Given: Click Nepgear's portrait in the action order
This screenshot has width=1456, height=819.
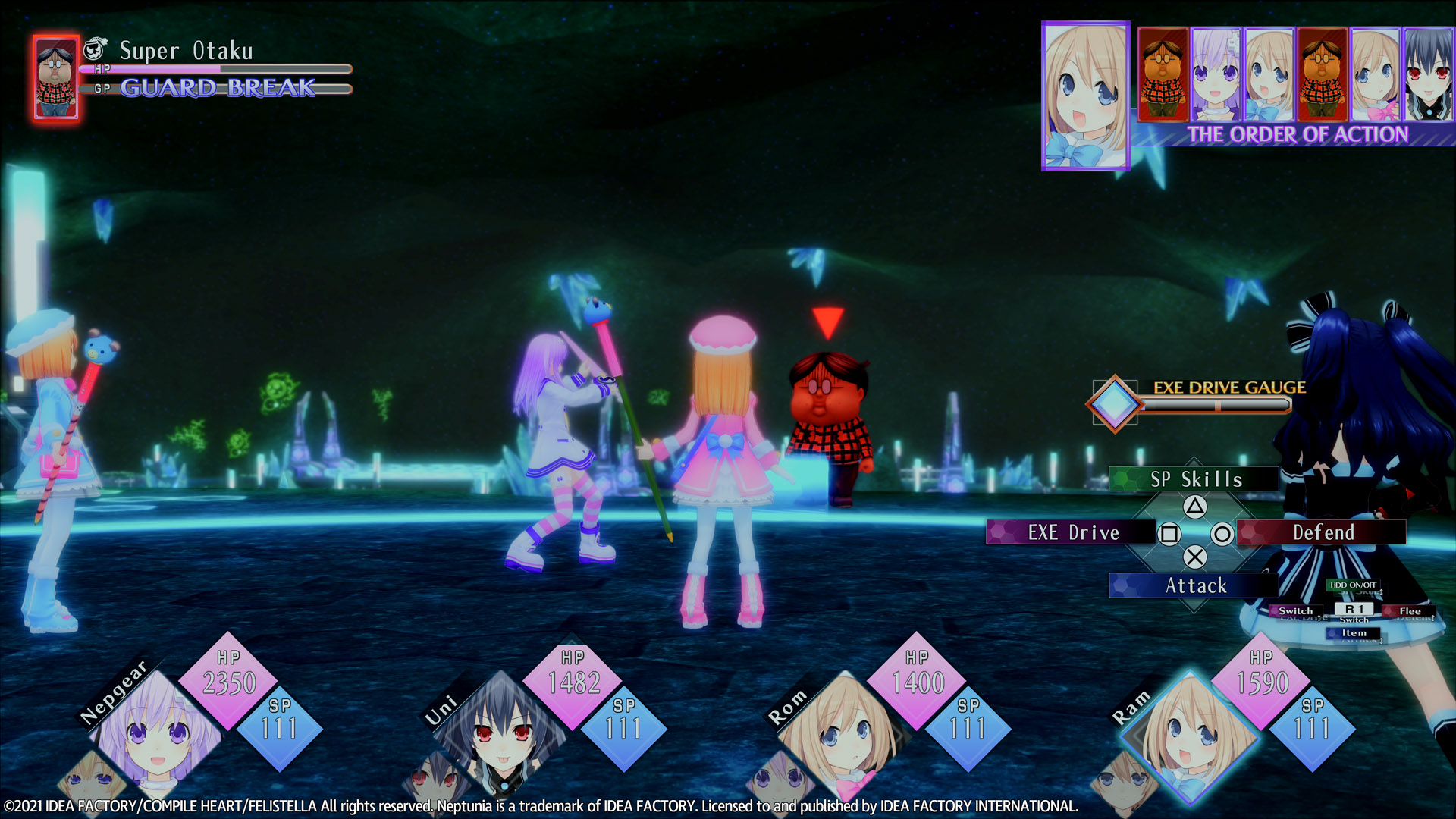Looking at the screenshot, I should [1216, 75].
